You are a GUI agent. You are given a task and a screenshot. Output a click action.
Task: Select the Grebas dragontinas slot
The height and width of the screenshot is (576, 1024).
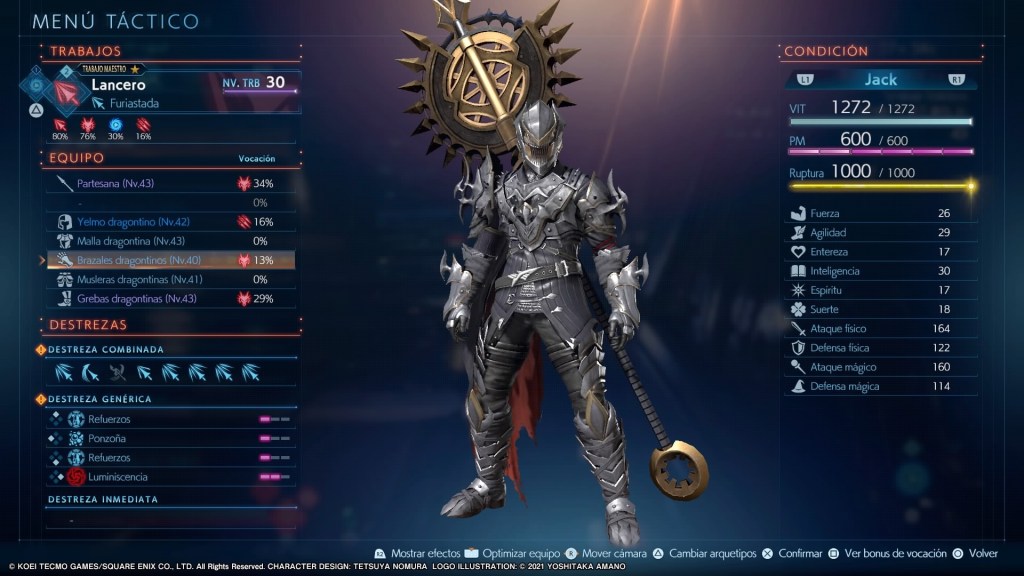(x=135, y=298)
